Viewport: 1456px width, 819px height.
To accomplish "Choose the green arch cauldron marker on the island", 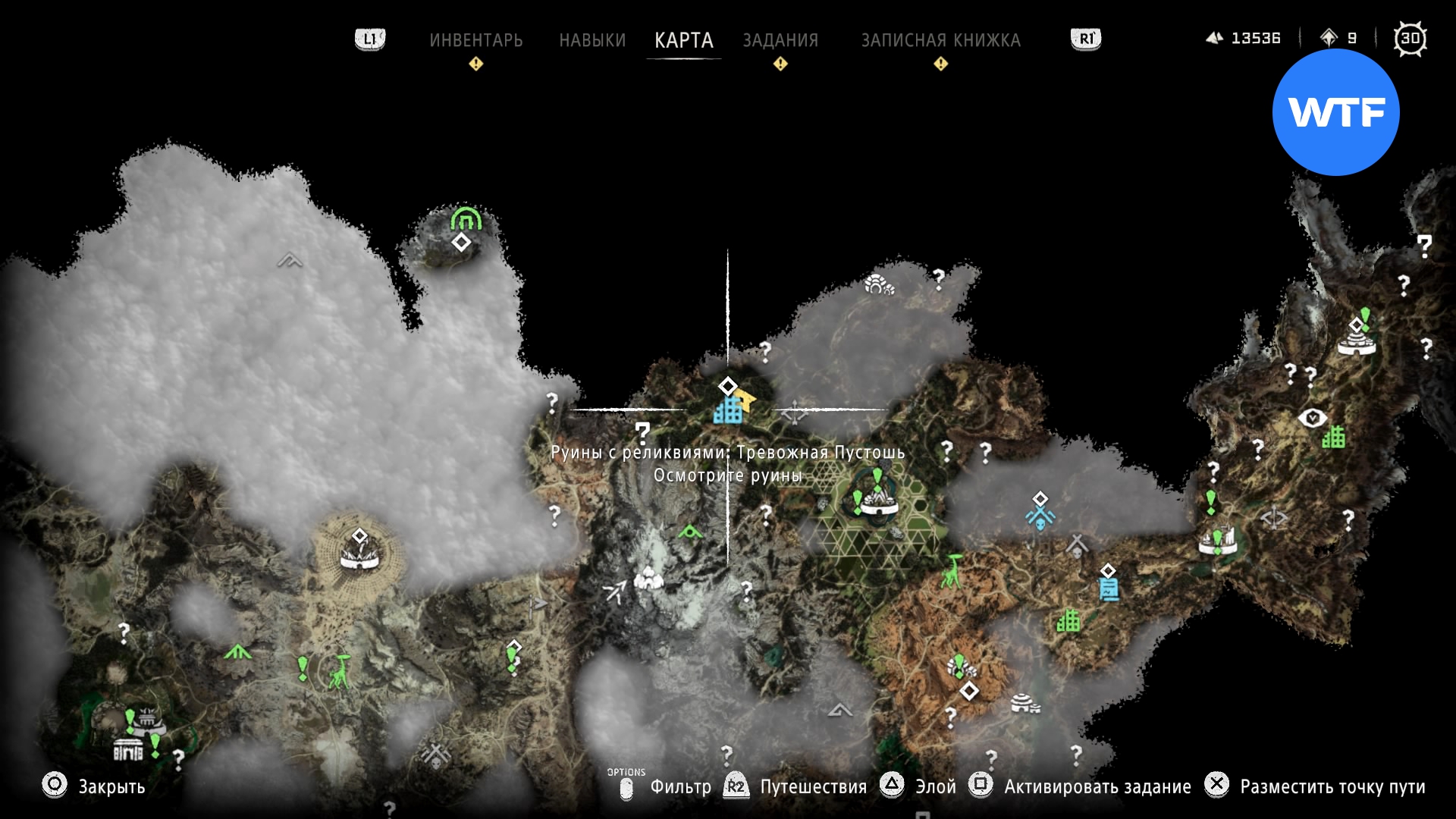I will pos(465,218).
